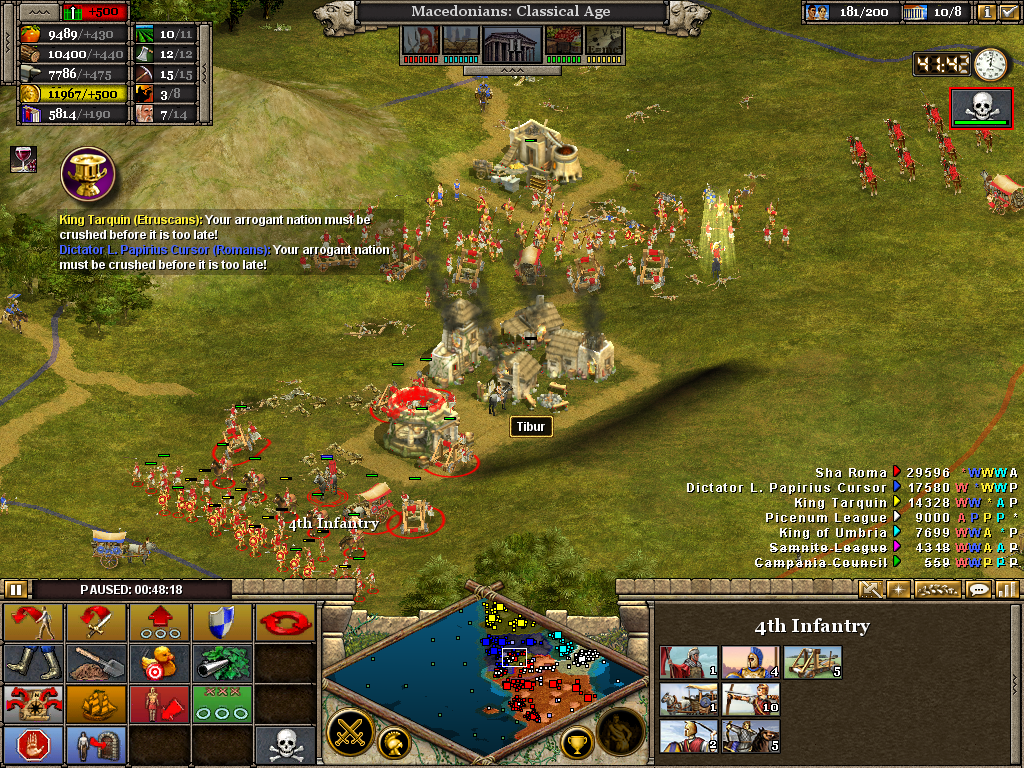Select the archer unit group of ten
1024x768 pixels.
point(750,699)
